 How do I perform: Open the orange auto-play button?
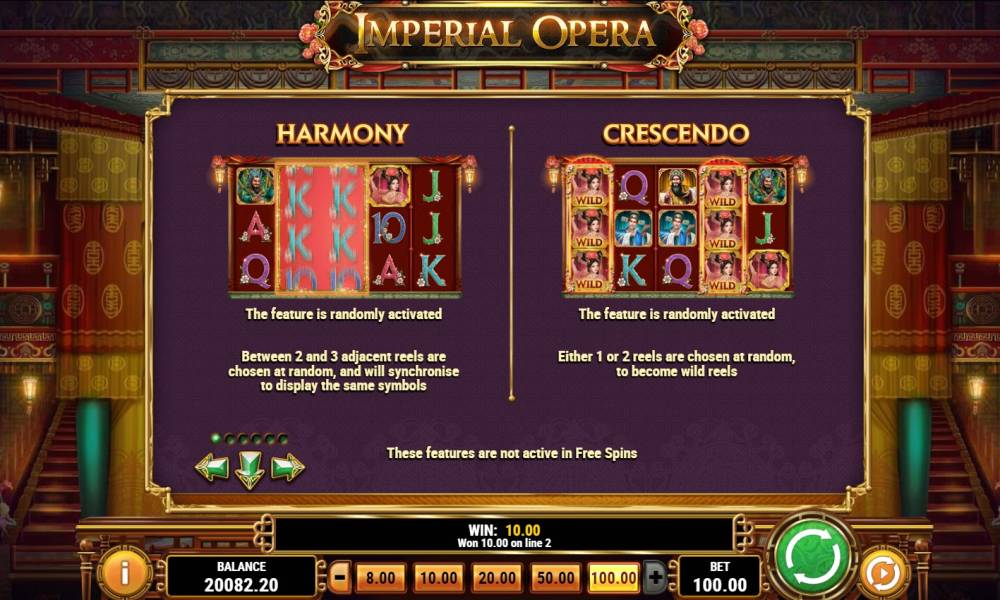pos(884,574)
